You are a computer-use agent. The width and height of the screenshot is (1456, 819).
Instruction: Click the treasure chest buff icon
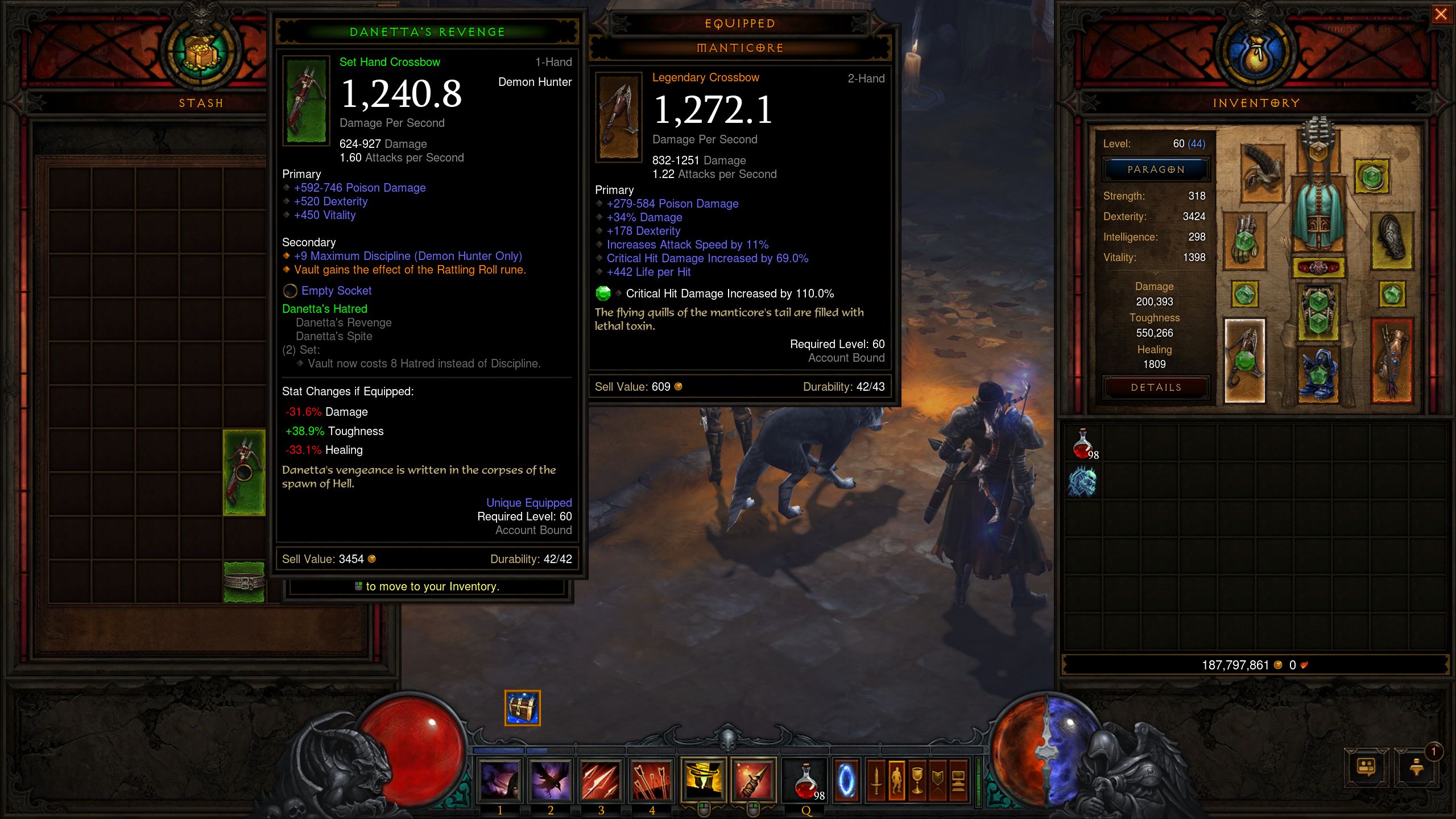coord(522,708)
